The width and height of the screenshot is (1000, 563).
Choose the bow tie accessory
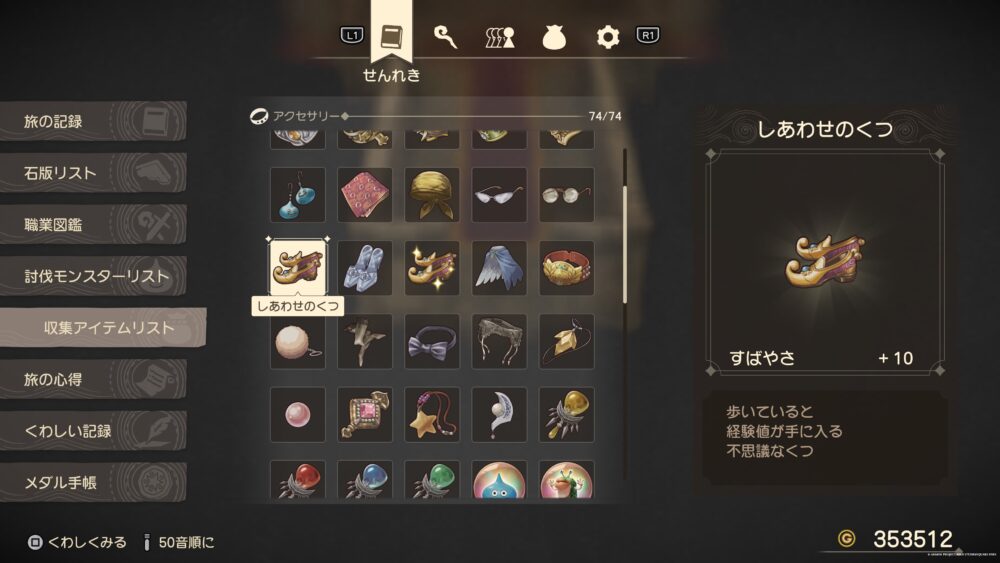click(x=431, y=342)
